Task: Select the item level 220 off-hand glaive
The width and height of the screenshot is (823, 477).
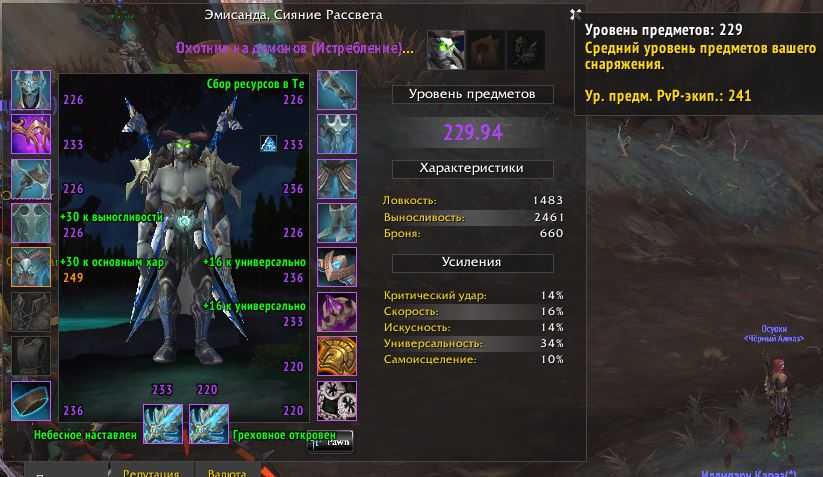Action: pyautogui.click(x=208, y=424)
